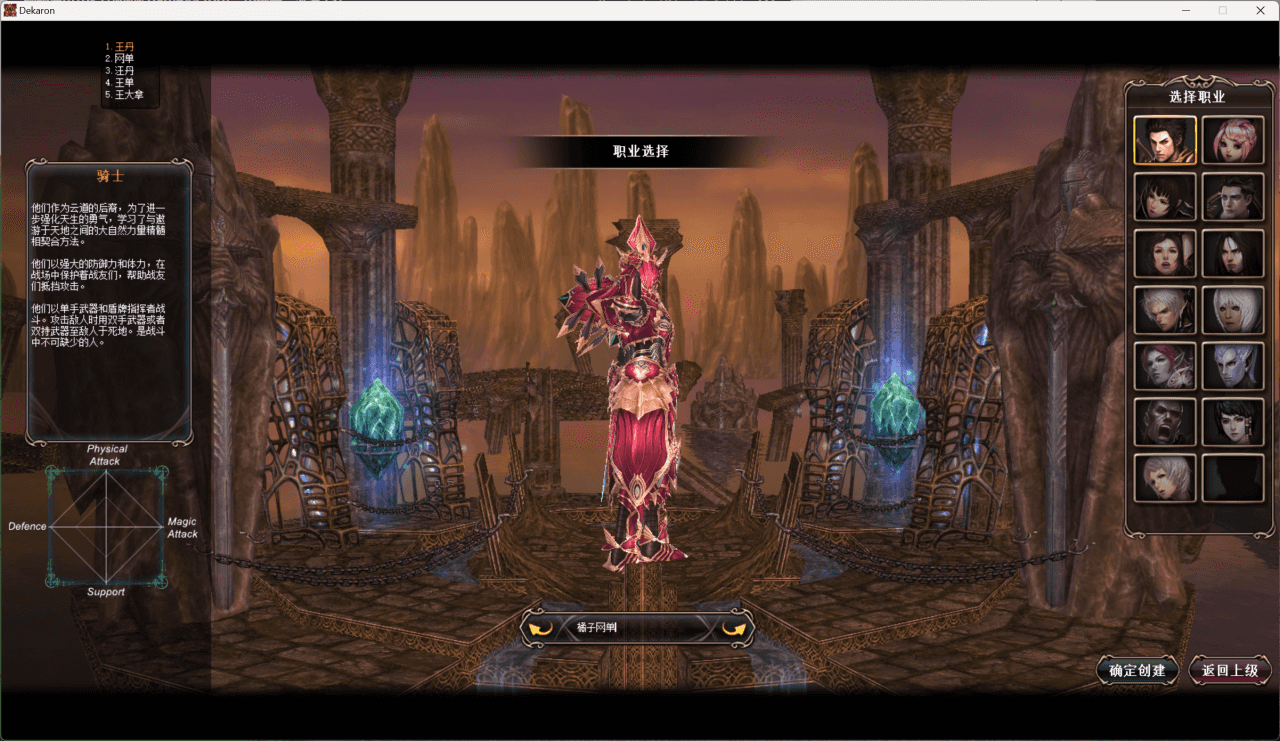Image resolution: width=1280 pixels, height=741 pixels.
Task: Rotate the character with the left arrow
Action: click(540, 628)
